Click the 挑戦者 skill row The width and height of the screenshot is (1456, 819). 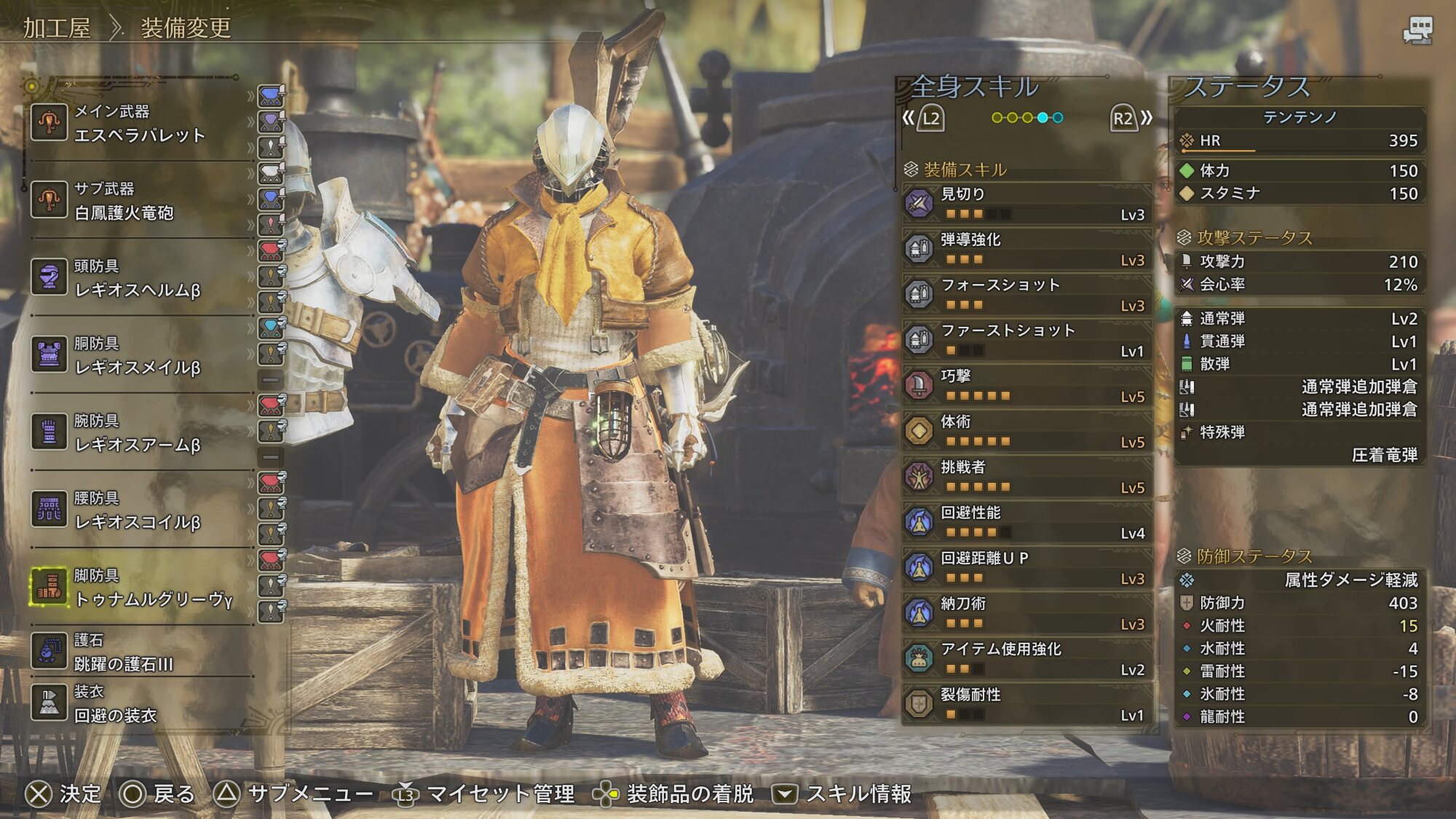click(x=1026, y=477)
